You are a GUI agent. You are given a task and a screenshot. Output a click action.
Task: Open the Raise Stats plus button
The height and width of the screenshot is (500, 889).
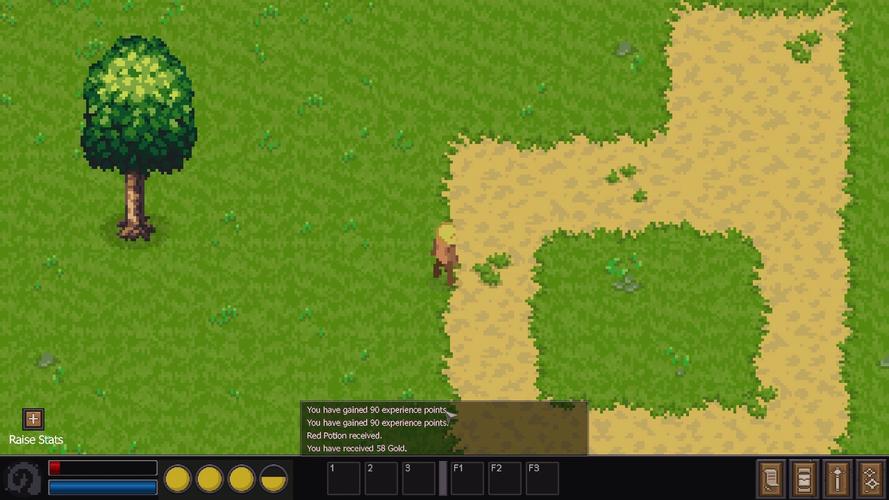coord(33,419)
